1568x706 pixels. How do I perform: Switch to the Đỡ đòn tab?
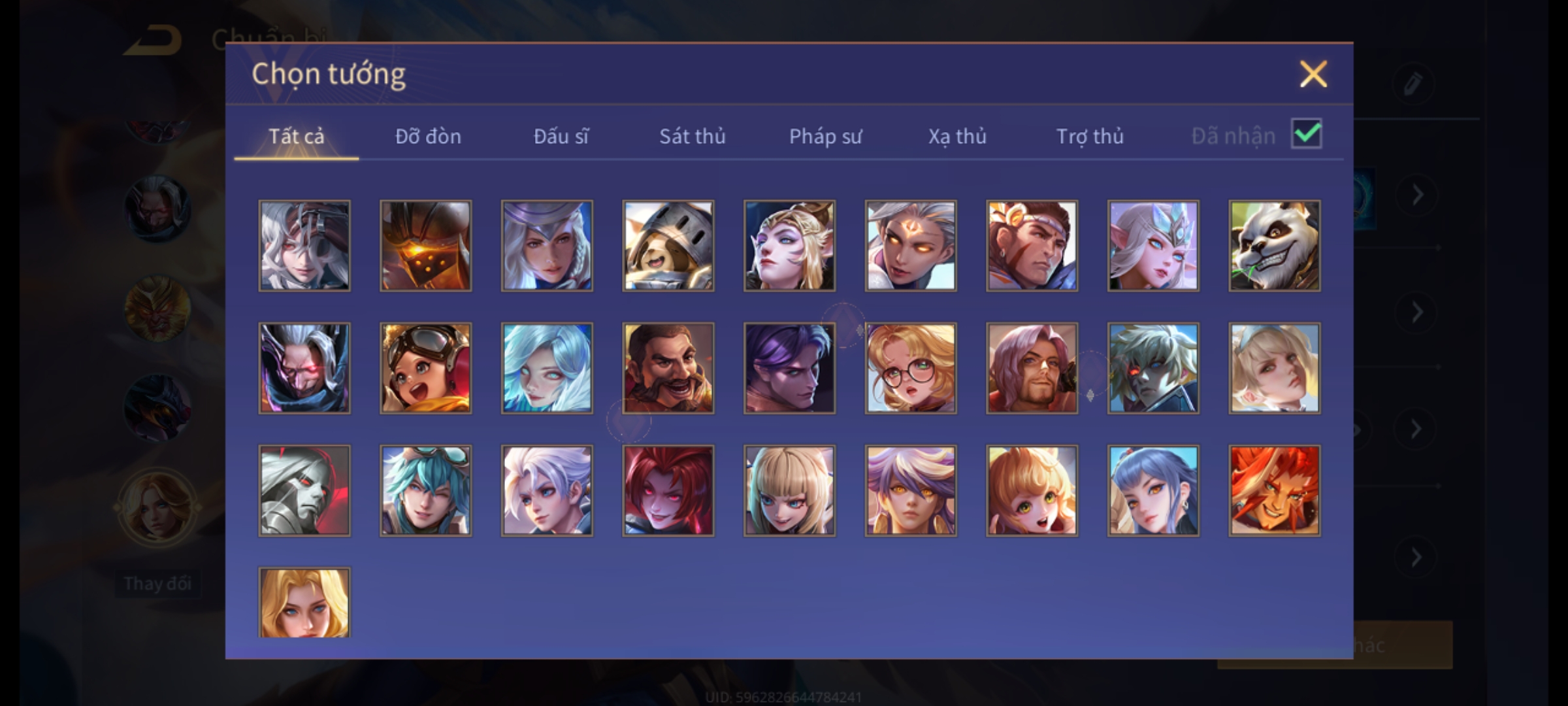pyautogui.click(x=428, y=136)
